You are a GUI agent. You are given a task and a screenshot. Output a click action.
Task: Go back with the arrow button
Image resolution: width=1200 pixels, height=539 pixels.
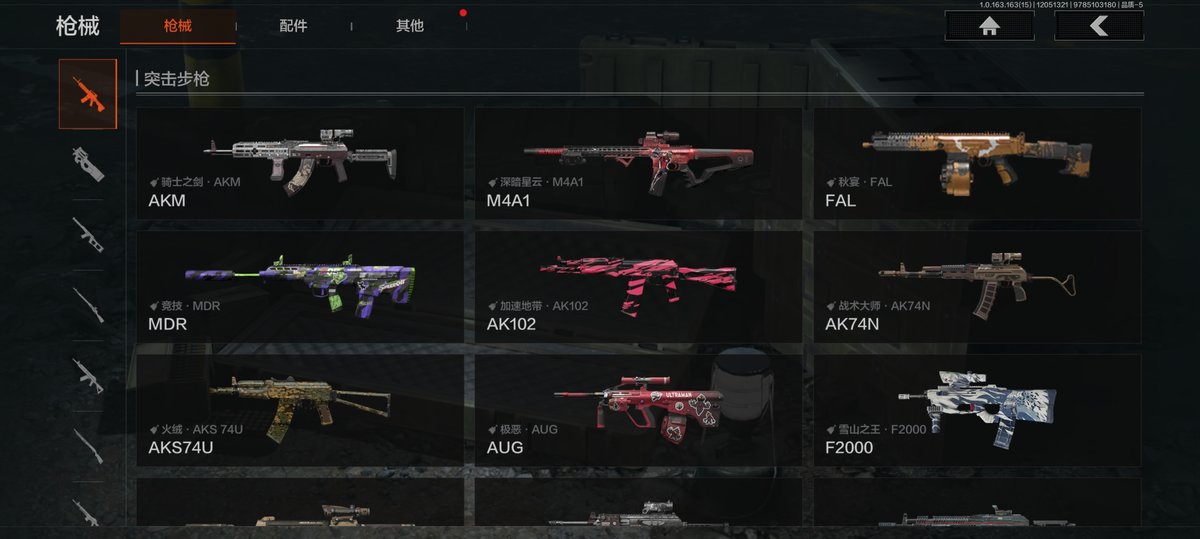tap(1098, 26)
